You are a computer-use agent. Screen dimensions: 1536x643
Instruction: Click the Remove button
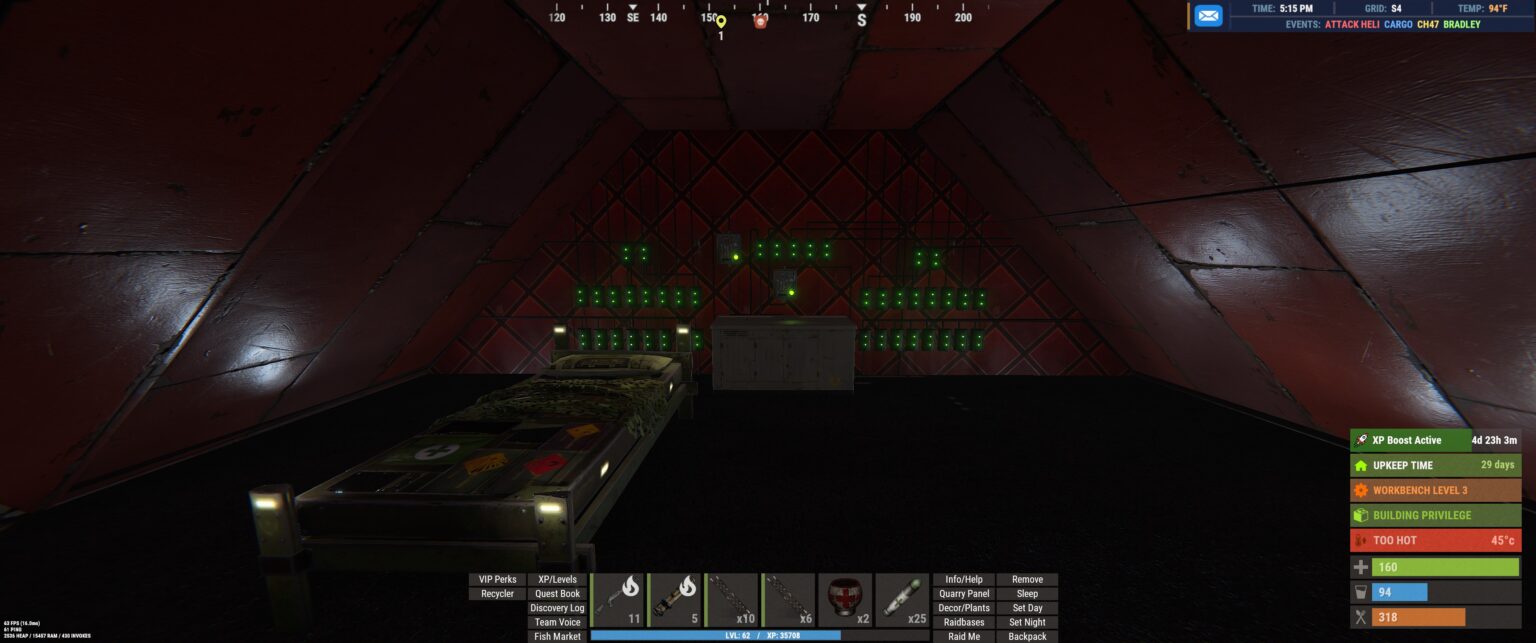pyautogui.click(x=1027, y=579)
